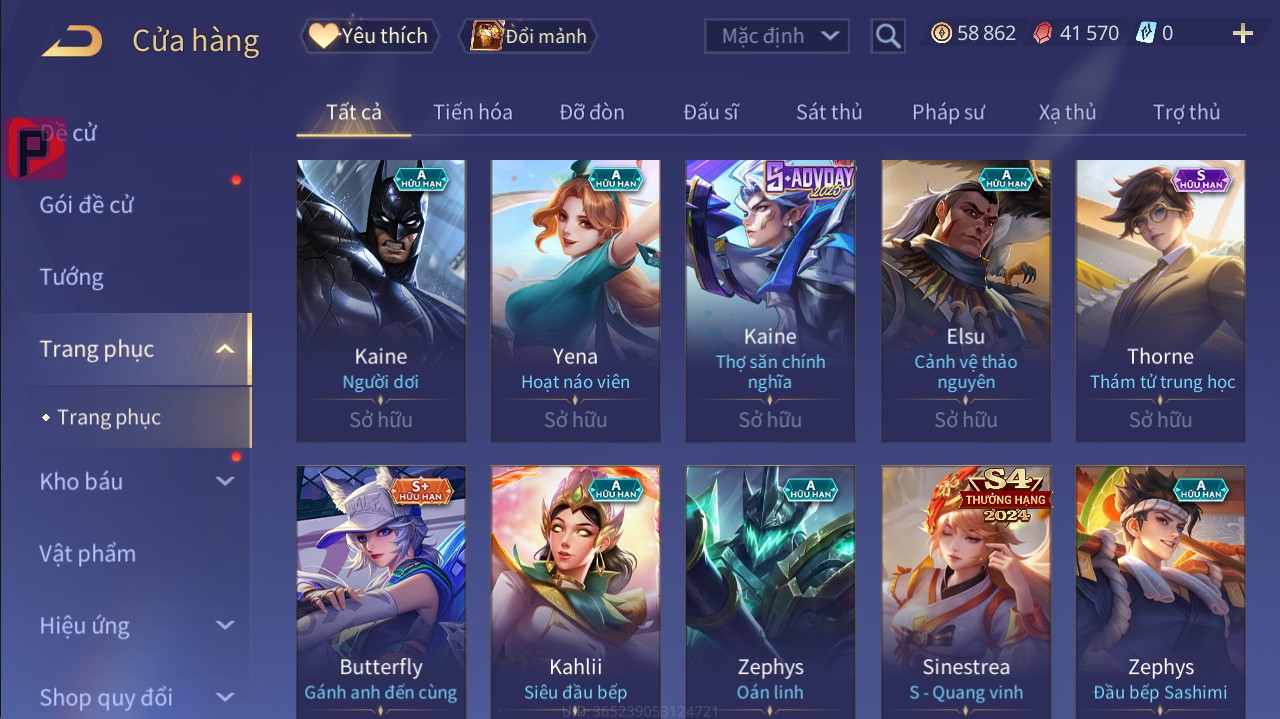Image resolution: width=1280 pixels, height=719 pixels.
Task: View the Trợ thủ tab
Action: coord(1186,112)
